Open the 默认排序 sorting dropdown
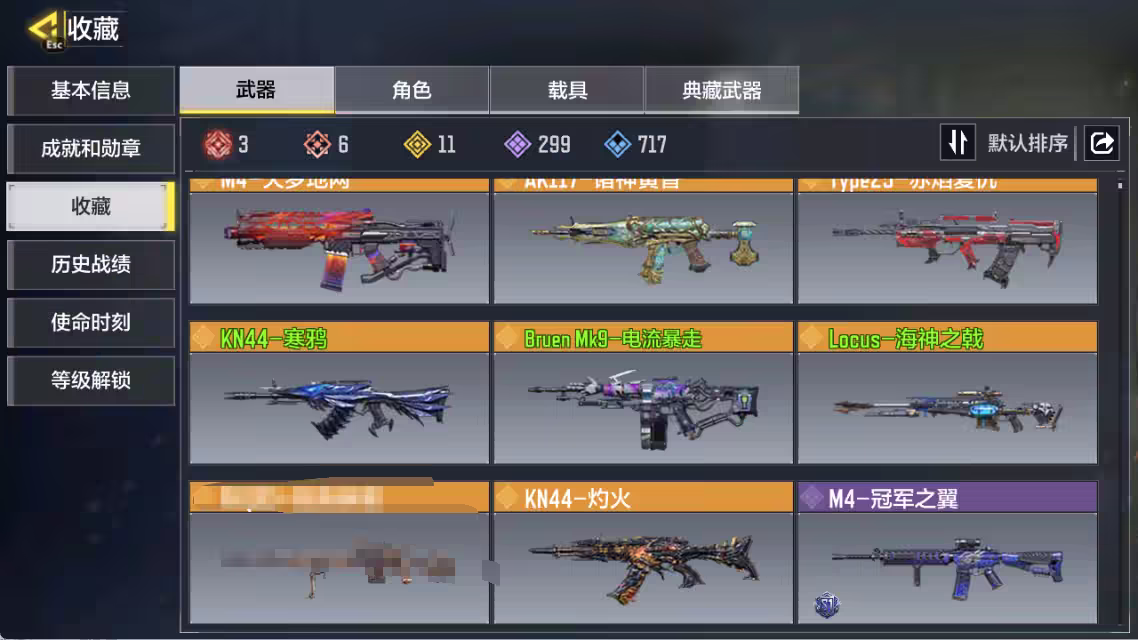Image resolution: width=1138 pixels, height=640 pixels. pos(1027,143)
